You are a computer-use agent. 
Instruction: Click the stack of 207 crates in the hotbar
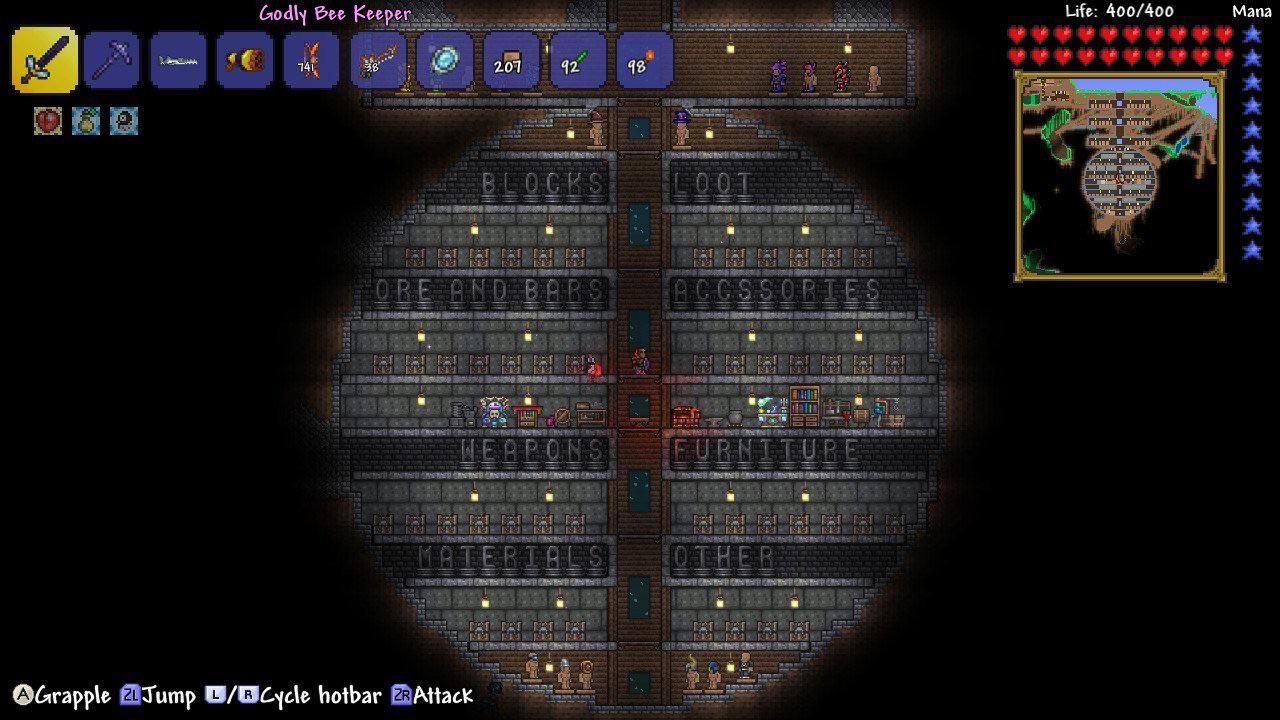510,60
